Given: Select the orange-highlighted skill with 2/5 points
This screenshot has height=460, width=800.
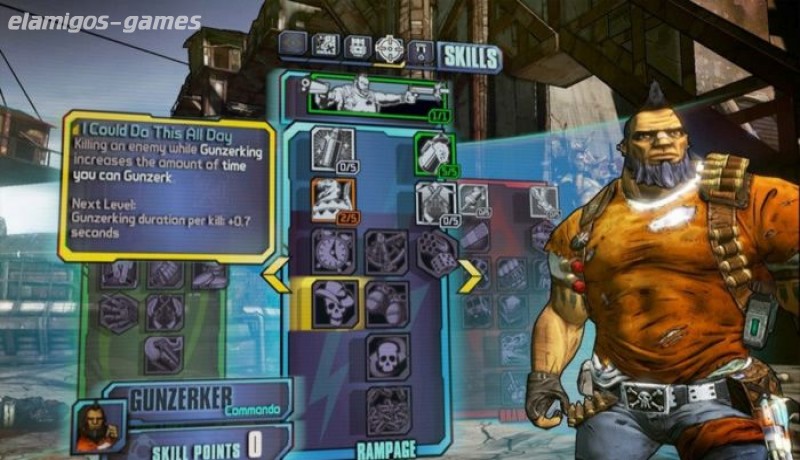Looking at the screenshot, I should click(332, 197).
